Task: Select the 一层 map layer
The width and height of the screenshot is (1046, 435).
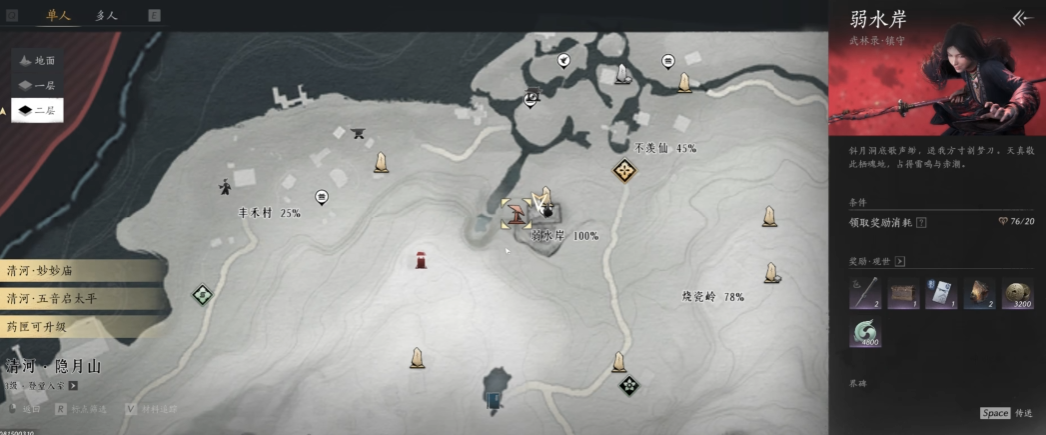Action: tap(38, 85)
